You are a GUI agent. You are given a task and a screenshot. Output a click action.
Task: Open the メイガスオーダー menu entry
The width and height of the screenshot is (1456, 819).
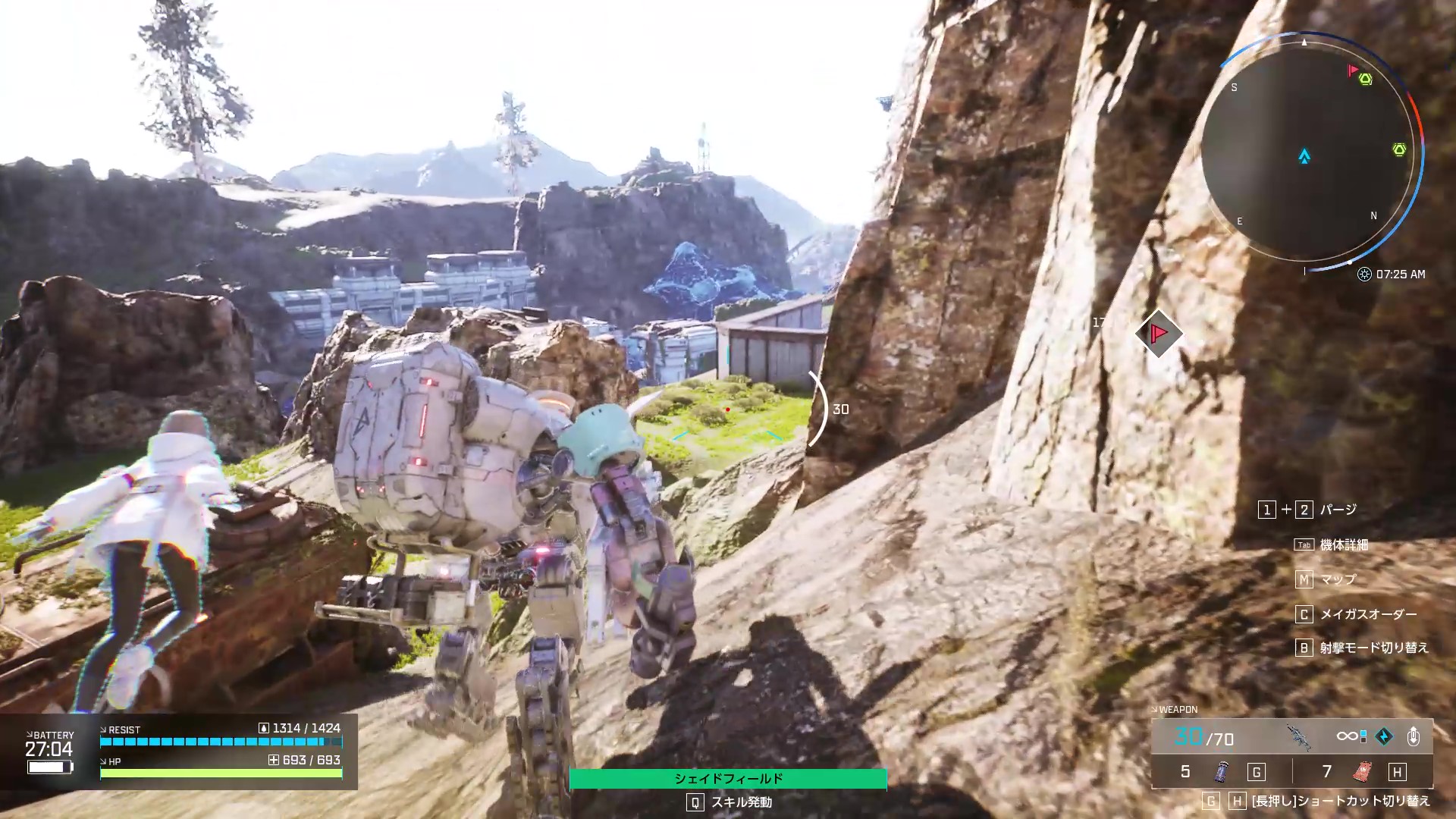click(x=1368, y=614)
